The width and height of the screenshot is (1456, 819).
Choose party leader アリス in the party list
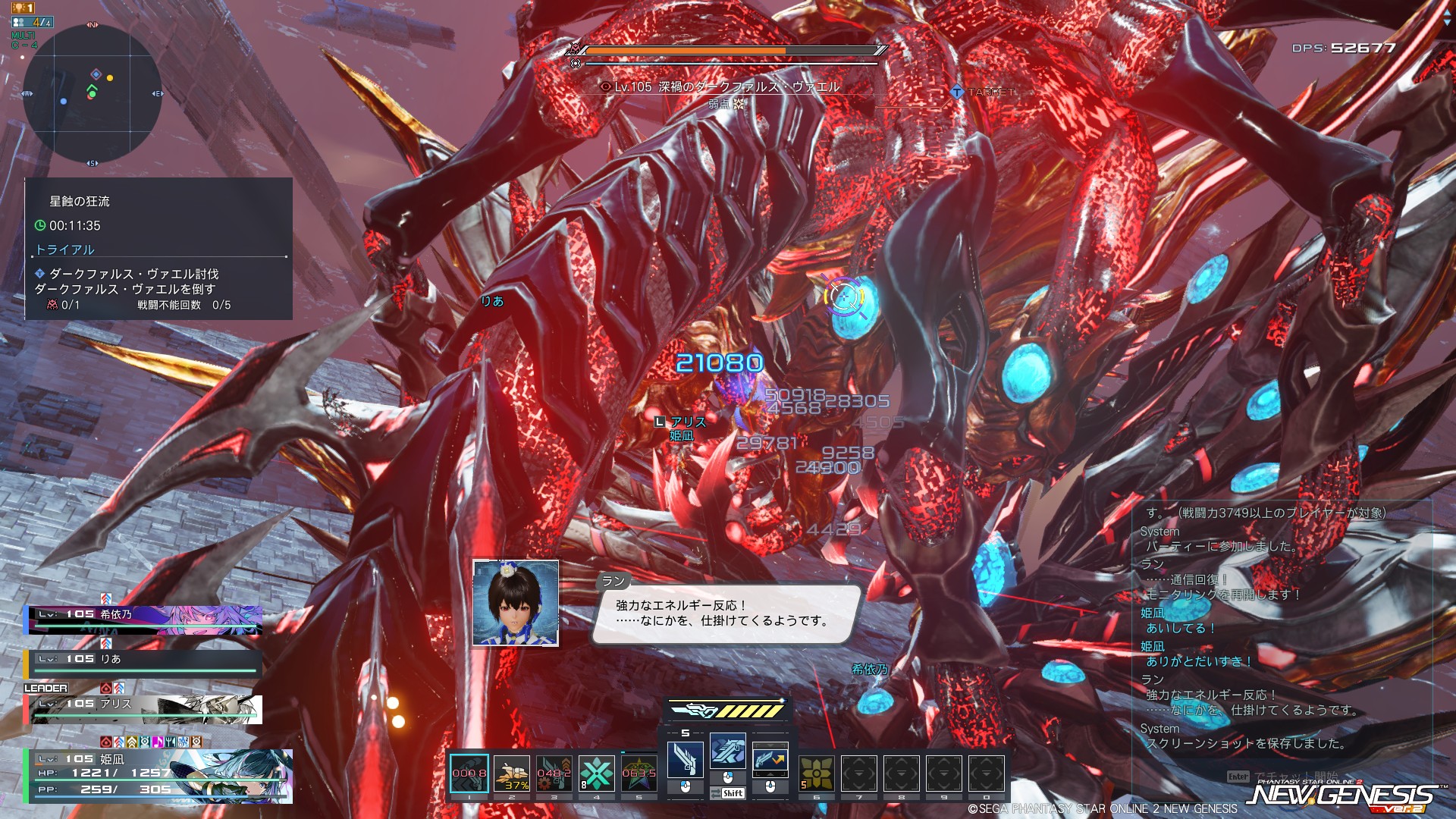[144, 708]
